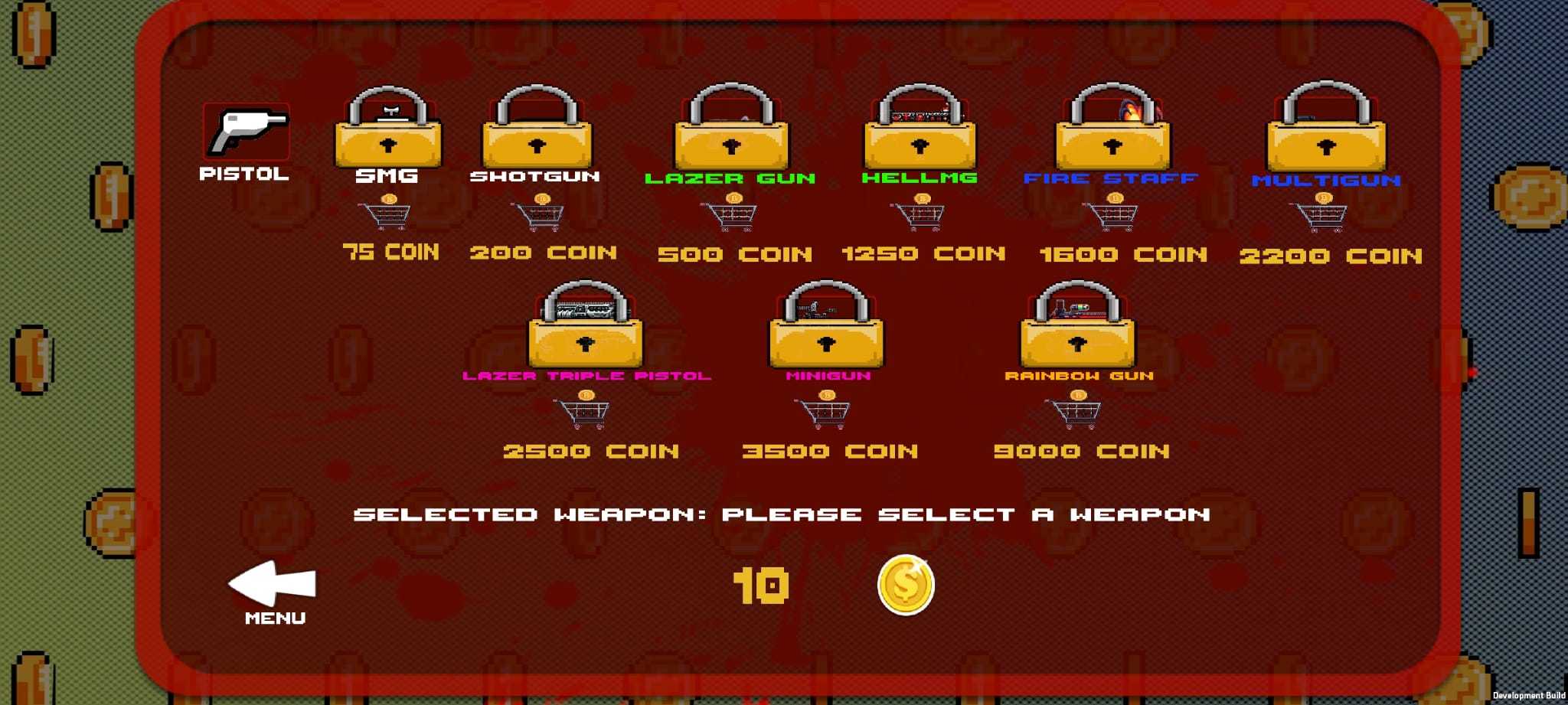This screenshot has width=1568, height=705.
Task: Open the SMG purchase cart icon
Action: coord(387,214)
